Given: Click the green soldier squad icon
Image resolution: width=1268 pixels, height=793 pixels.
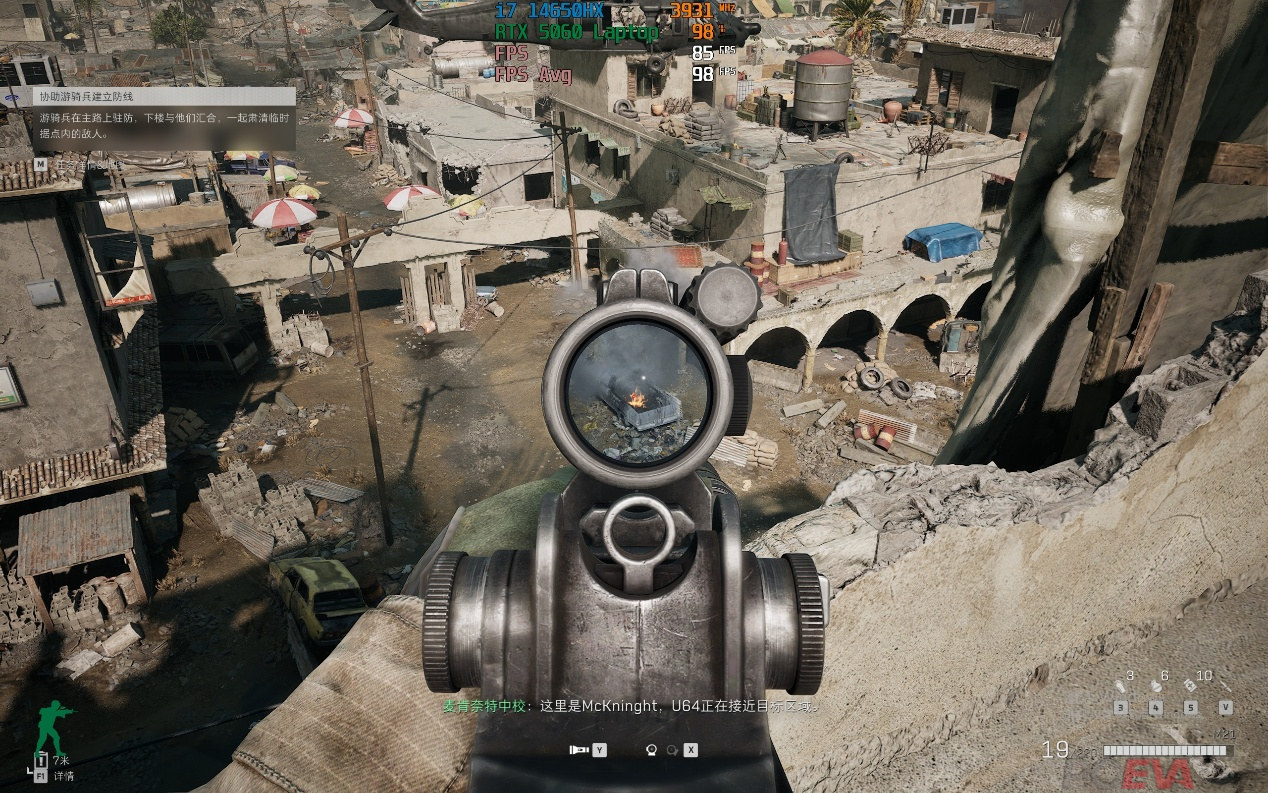Looking at the screenshot, I should point(52,728).
